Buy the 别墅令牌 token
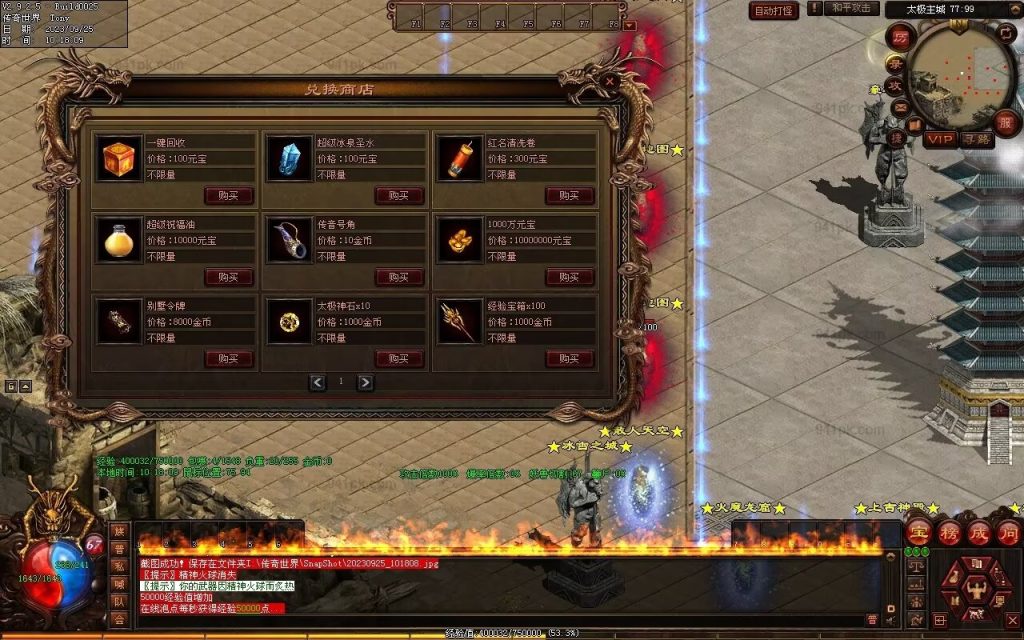This screenshot has height=640, width=1024. [x=229, y=358]
